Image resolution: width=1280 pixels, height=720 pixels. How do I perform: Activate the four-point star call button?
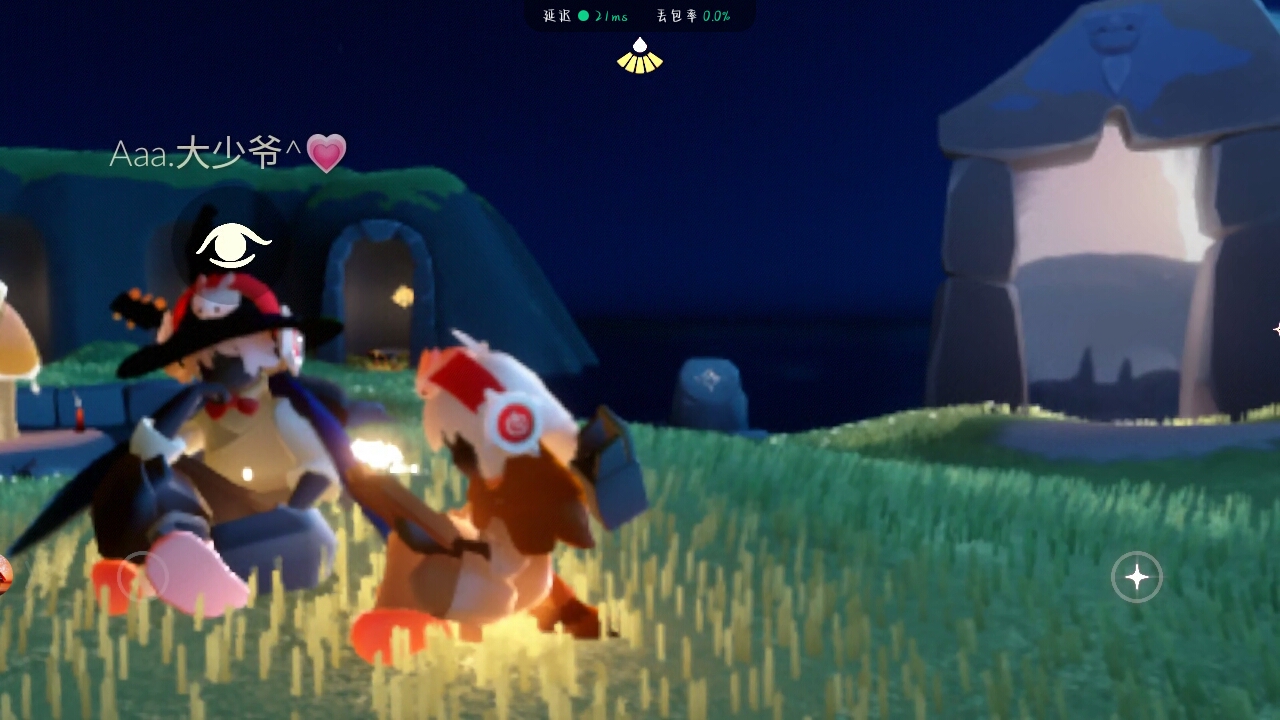click(x=1137, y=577)
